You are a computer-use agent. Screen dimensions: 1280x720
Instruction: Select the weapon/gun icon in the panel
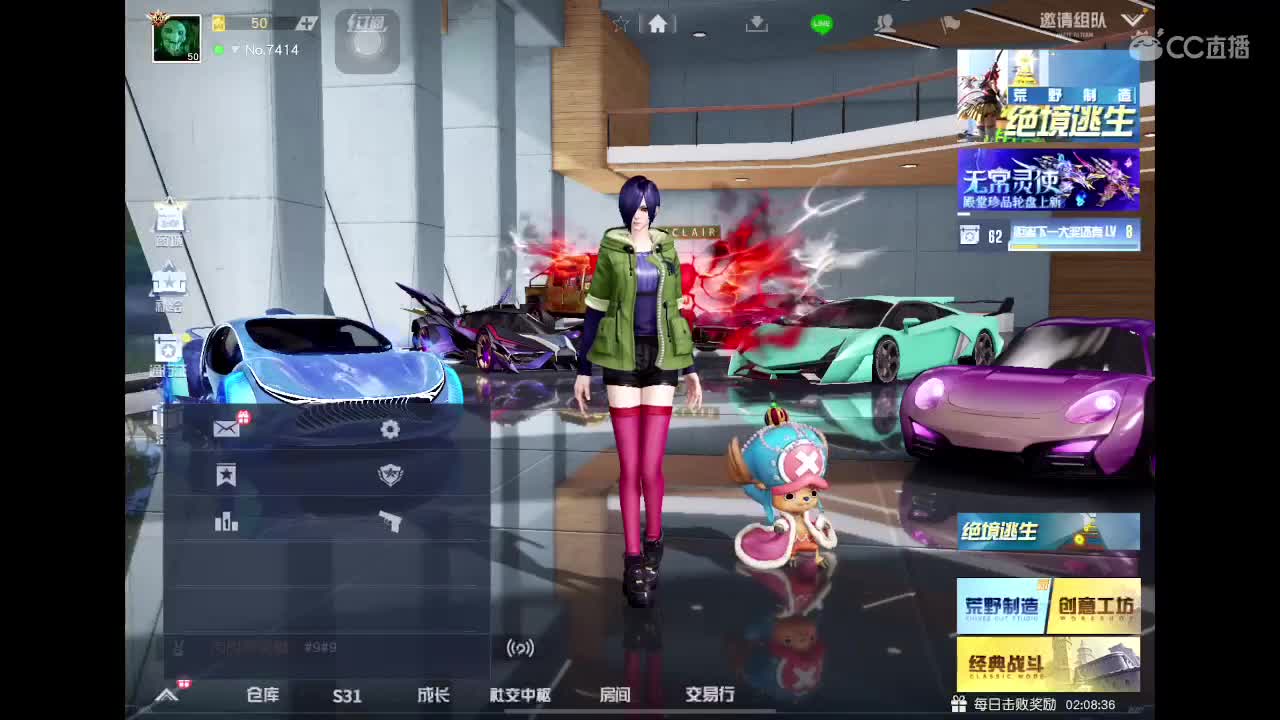pos(390,520)
